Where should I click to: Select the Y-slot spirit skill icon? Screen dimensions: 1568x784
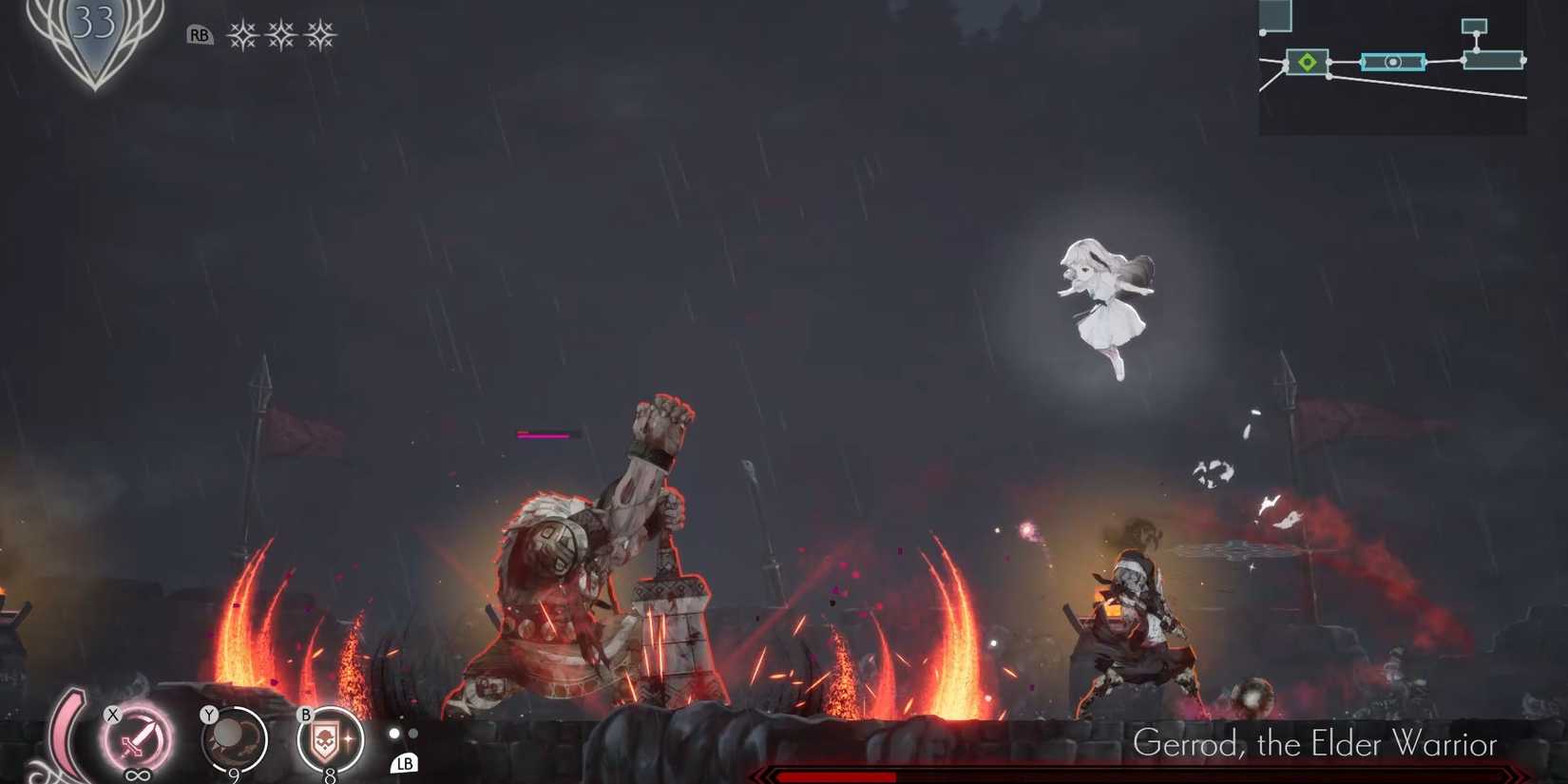click(233, 738)
